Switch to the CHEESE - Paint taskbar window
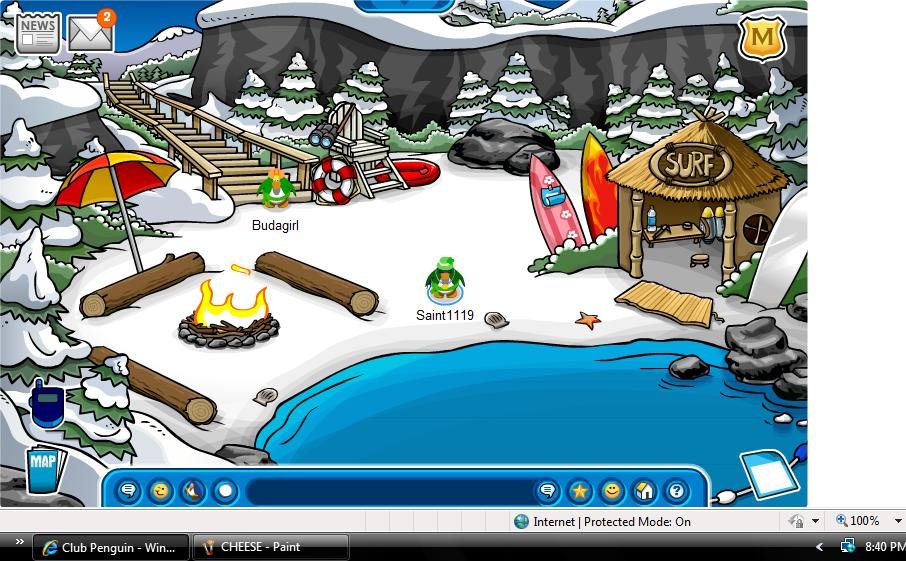 tap(270, 547)
